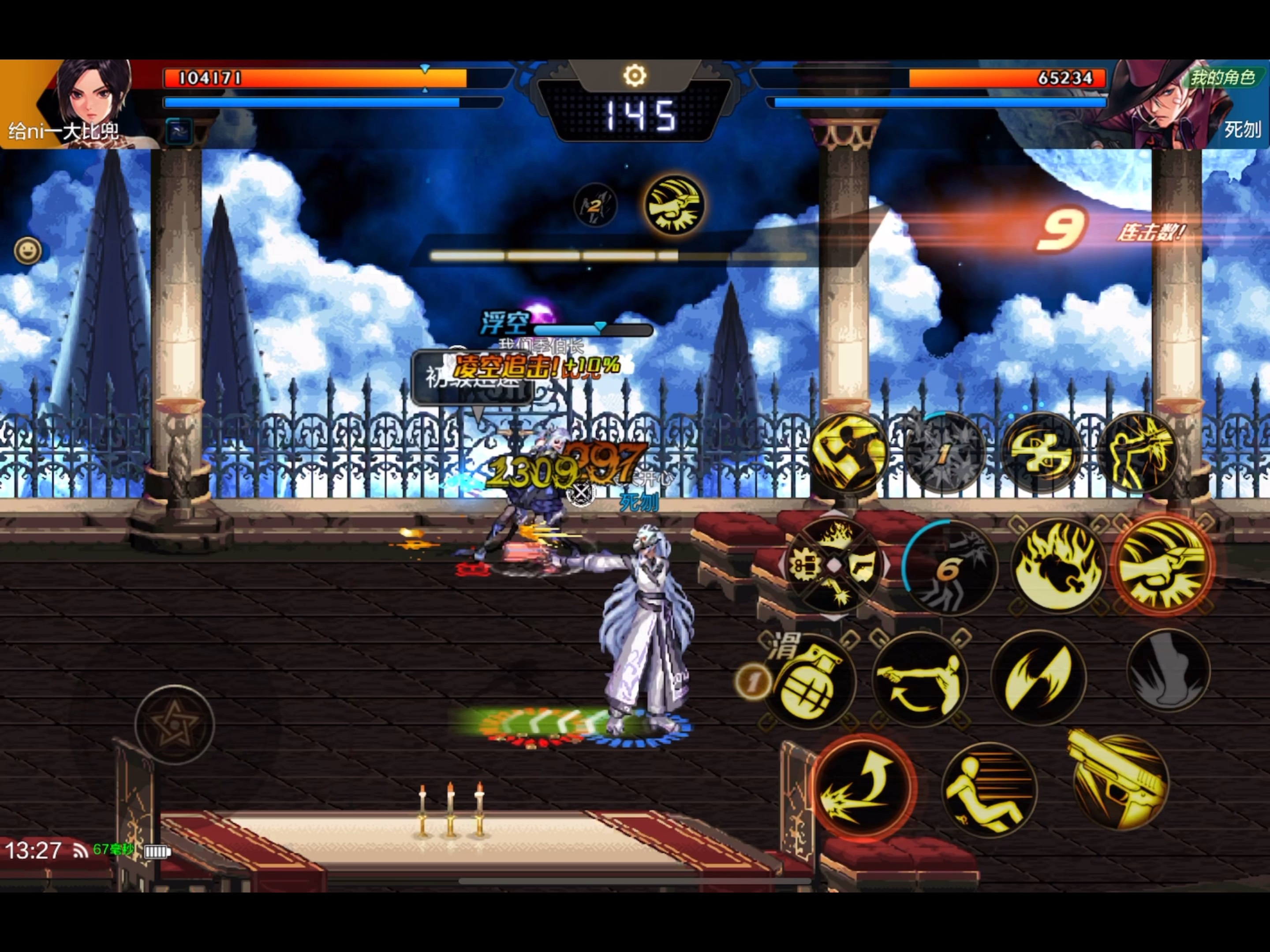Screen dimensions: 1270x952
Task: Tap the skill on 1-second cooldown
Action: click(943, 454)
